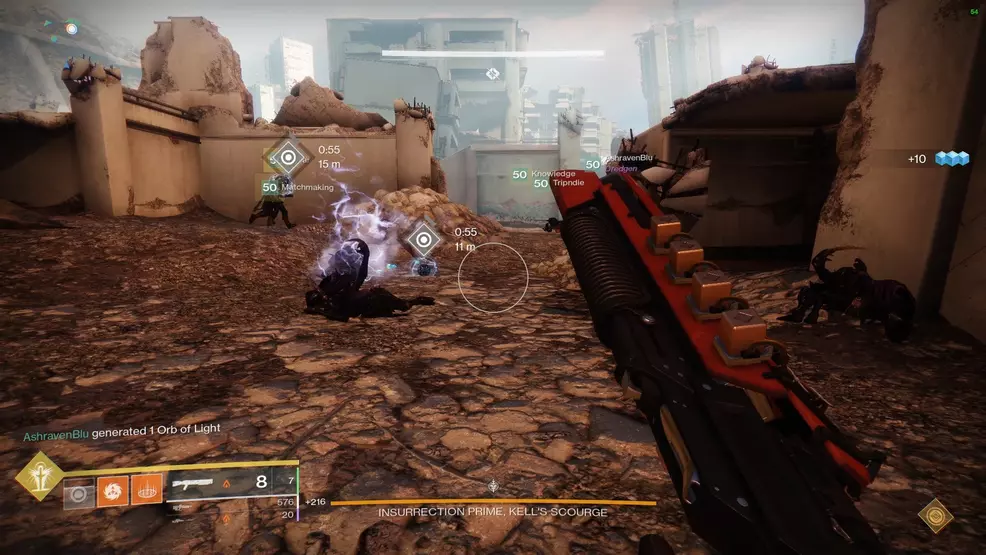Click the blue glimmer cubes icon
986x555 pixels.
[x=953, y=159]
